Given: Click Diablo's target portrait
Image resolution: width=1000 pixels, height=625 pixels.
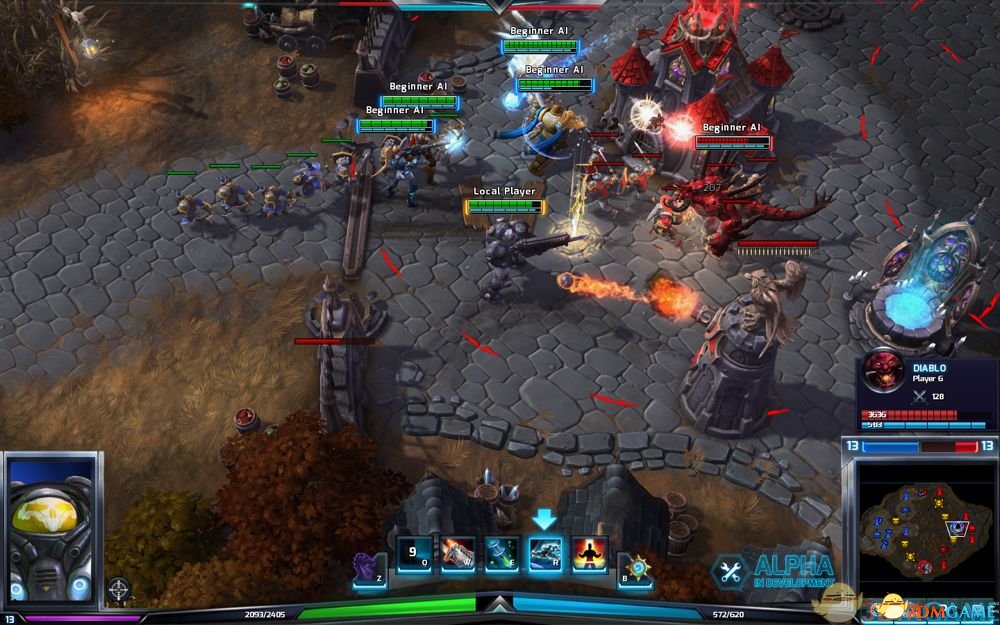Looking at the screenshot, I should click(x=883, y=371).
